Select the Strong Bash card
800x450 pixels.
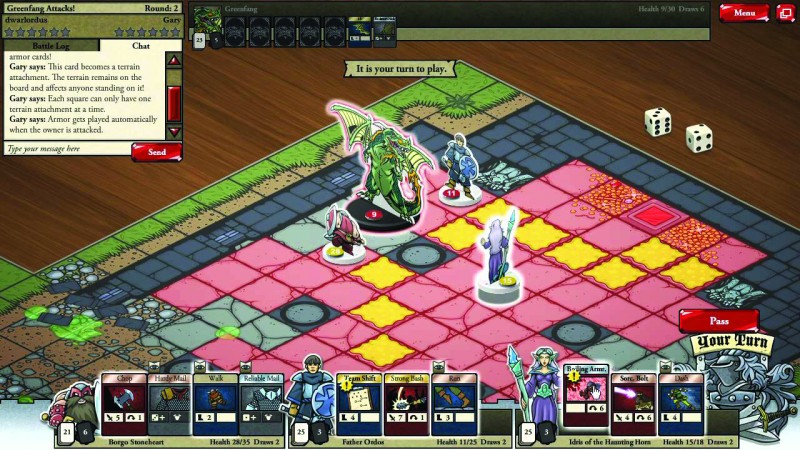(407, 405)
